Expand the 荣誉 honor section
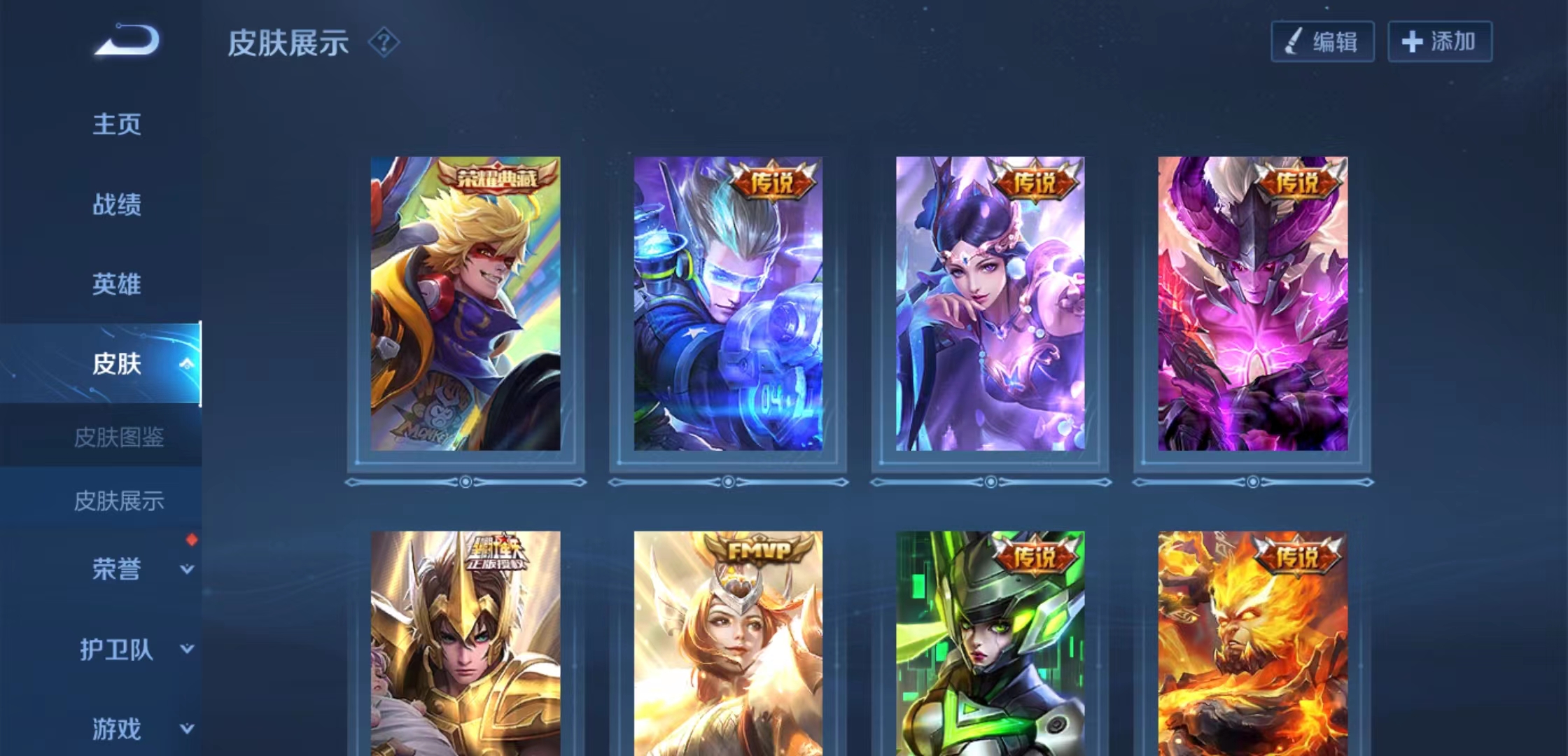Screen dimensions: 1568x756 pos(117,569)
